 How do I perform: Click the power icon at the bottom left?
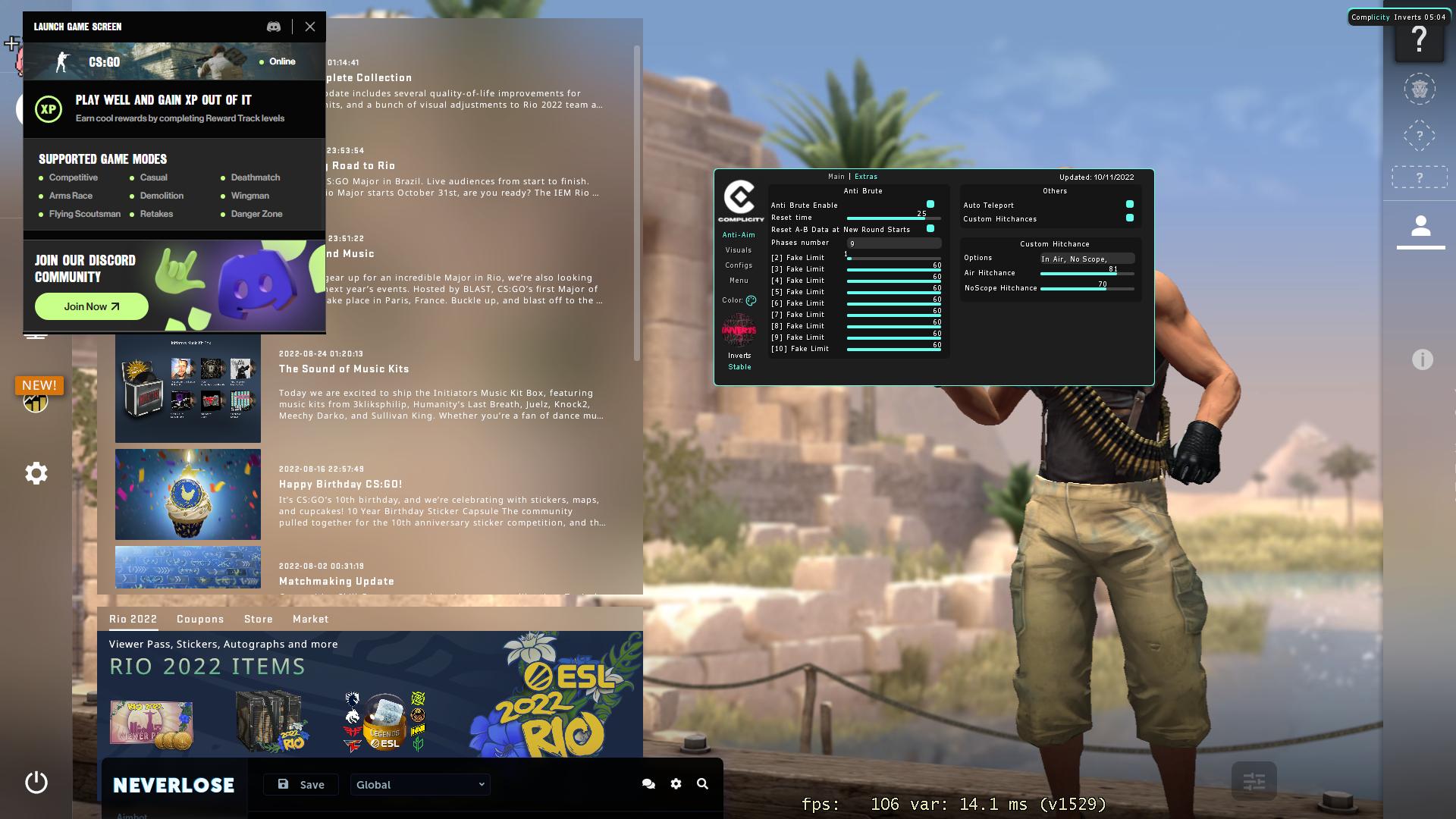point(36,782)
